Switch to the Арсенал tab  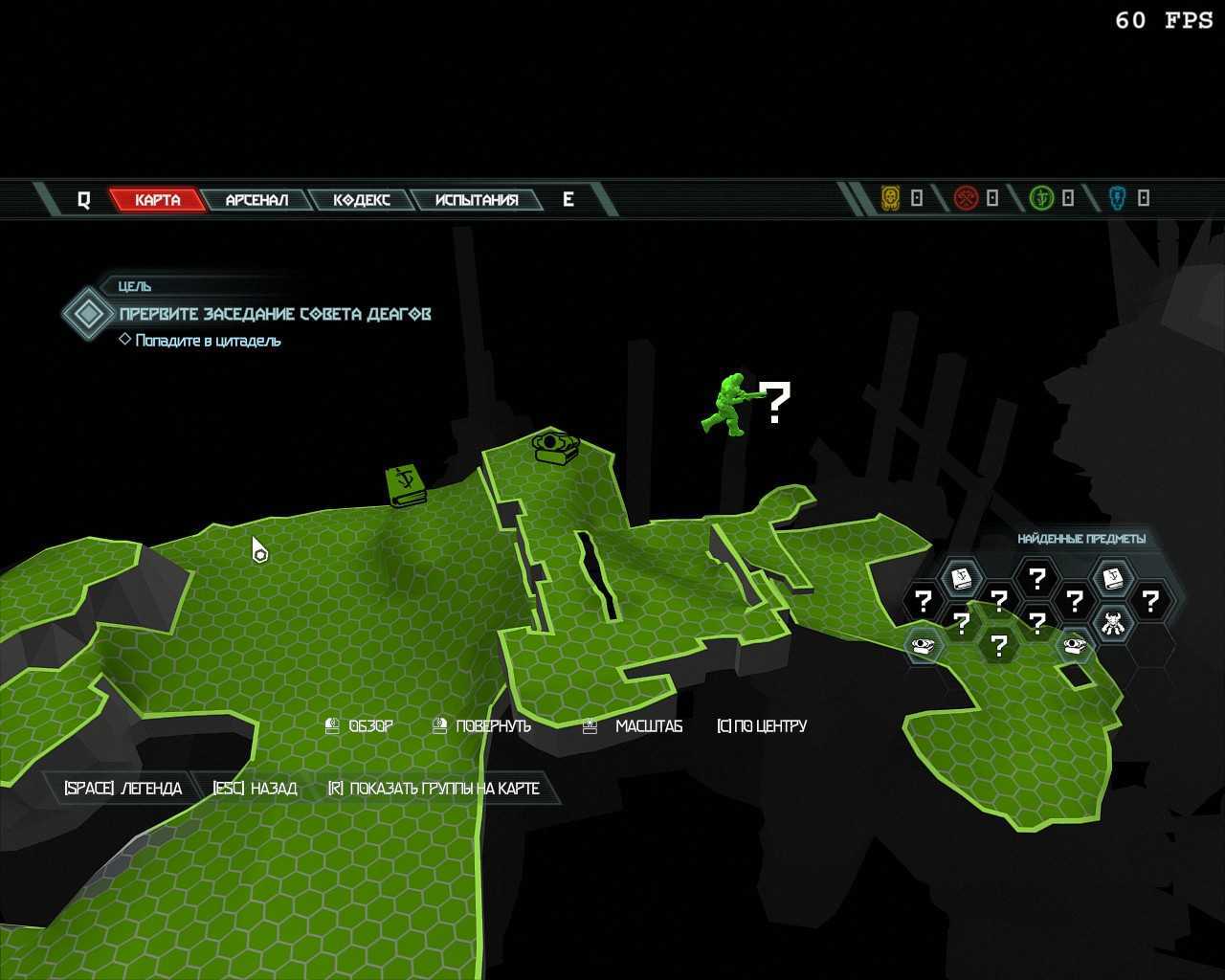point(256,200)
